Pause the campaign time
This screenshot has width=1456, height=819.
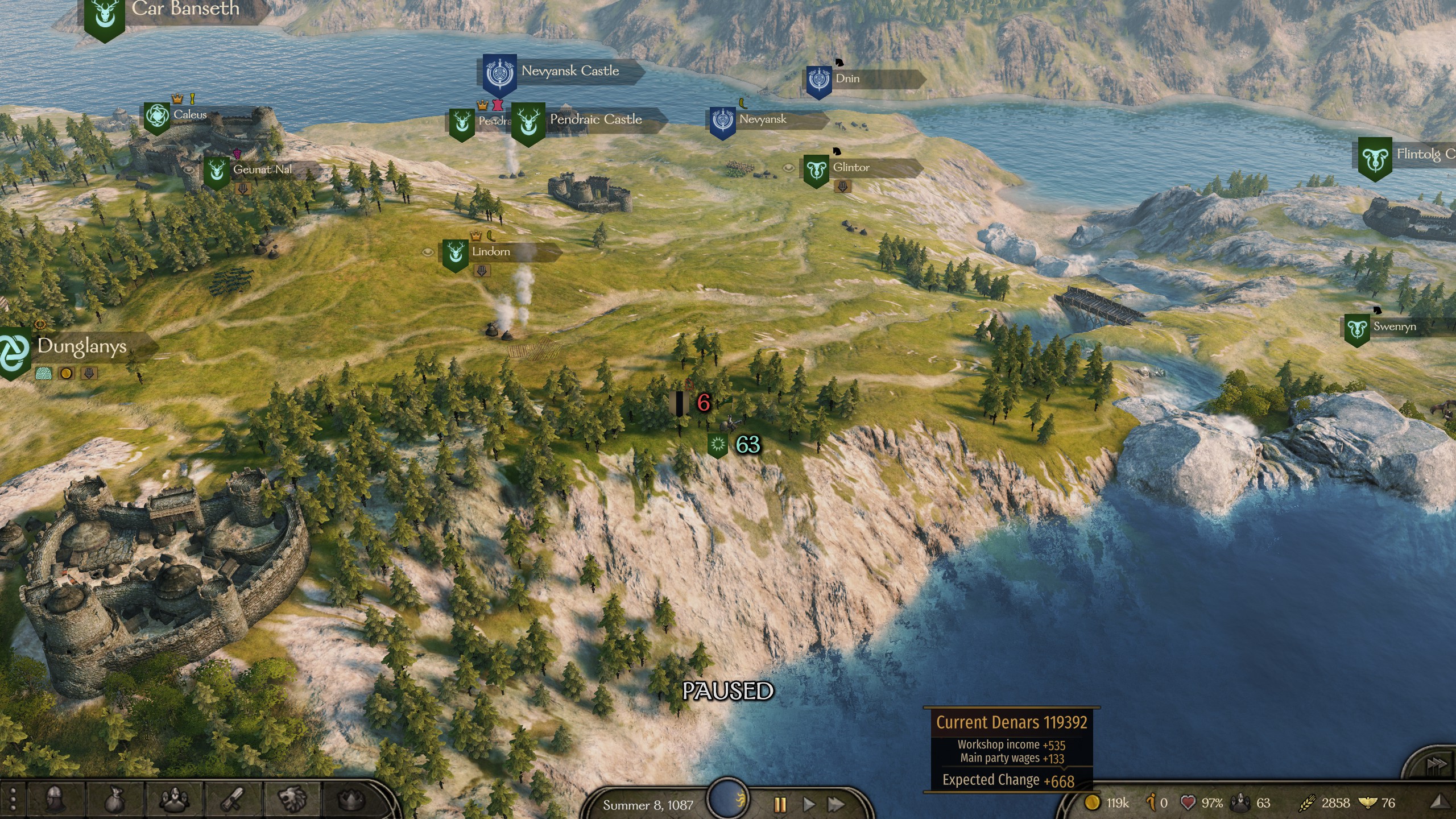pyautogui.click(x=780, y=804)
